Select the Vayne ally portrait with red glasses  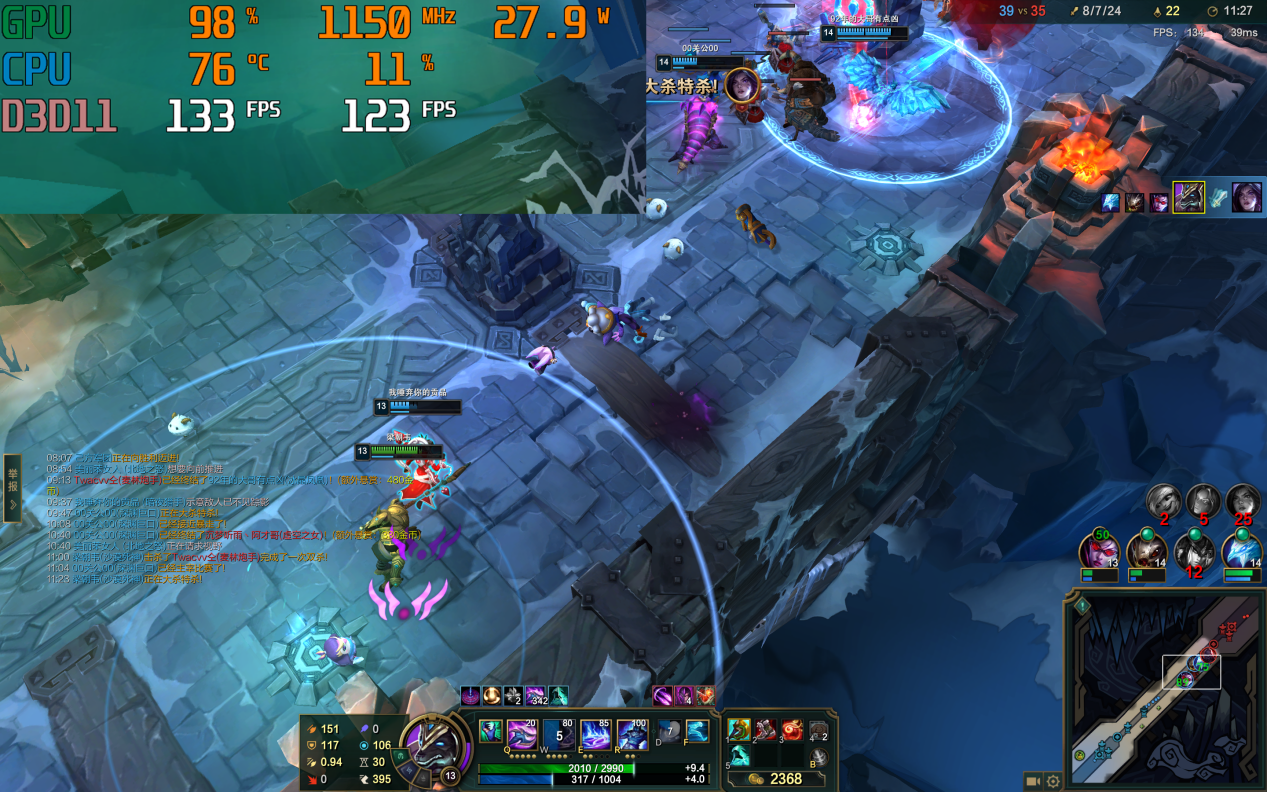coord(1098,553)
